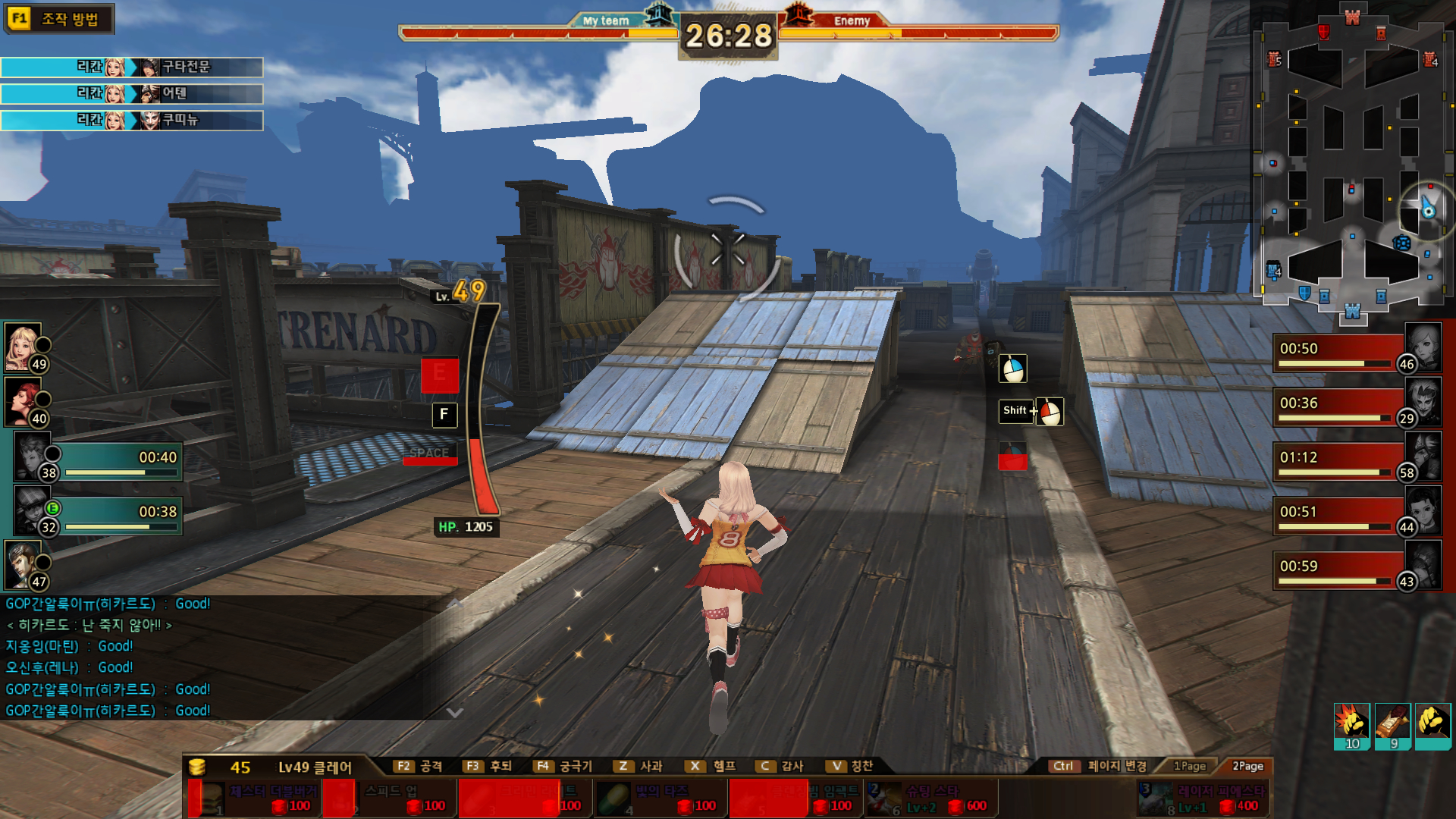The width and height of the screenshot is (1456, 819).
Task: Select the red-haired level 40 teammate portrait
Action: (x=23, y=401)
